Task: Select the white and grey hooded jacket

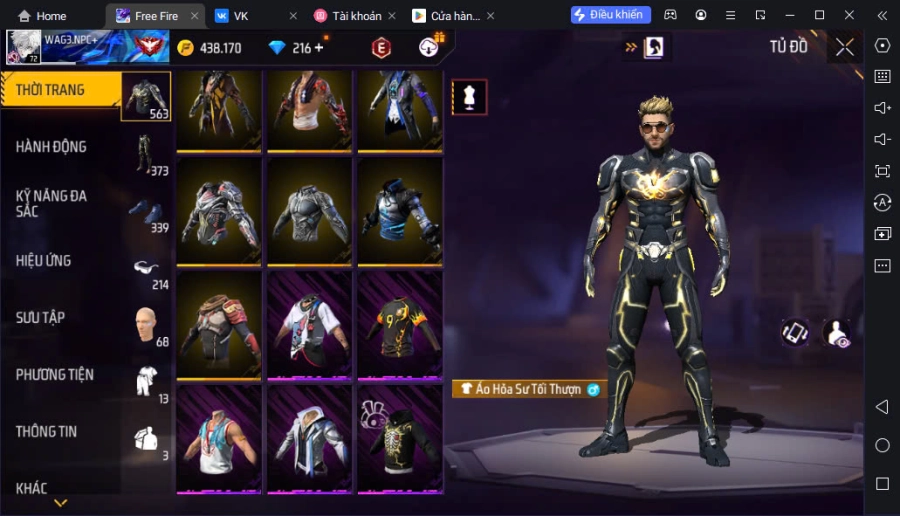Action: pos(308,436)
